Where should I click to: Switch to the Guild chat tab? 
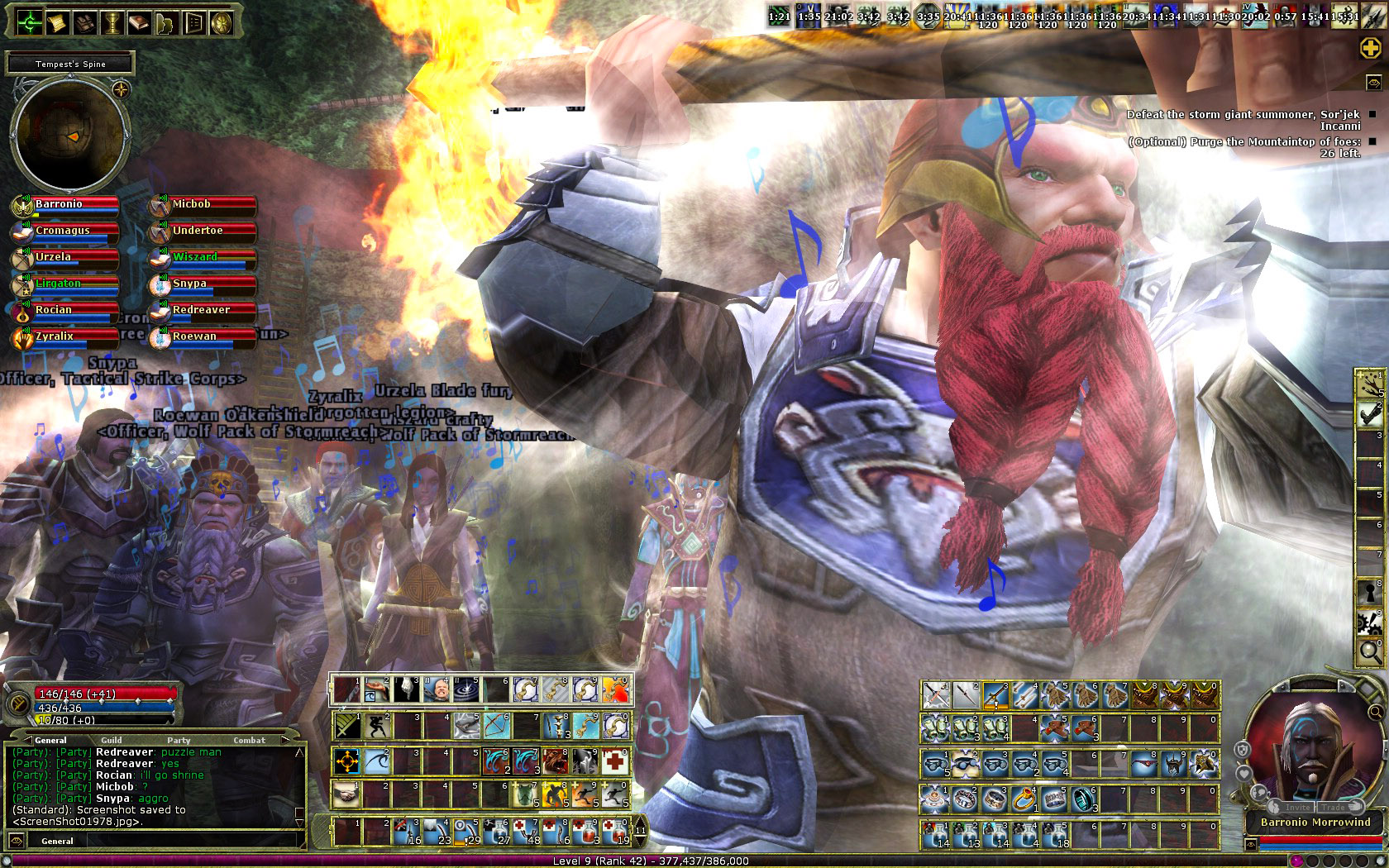[x=112, y=740]
